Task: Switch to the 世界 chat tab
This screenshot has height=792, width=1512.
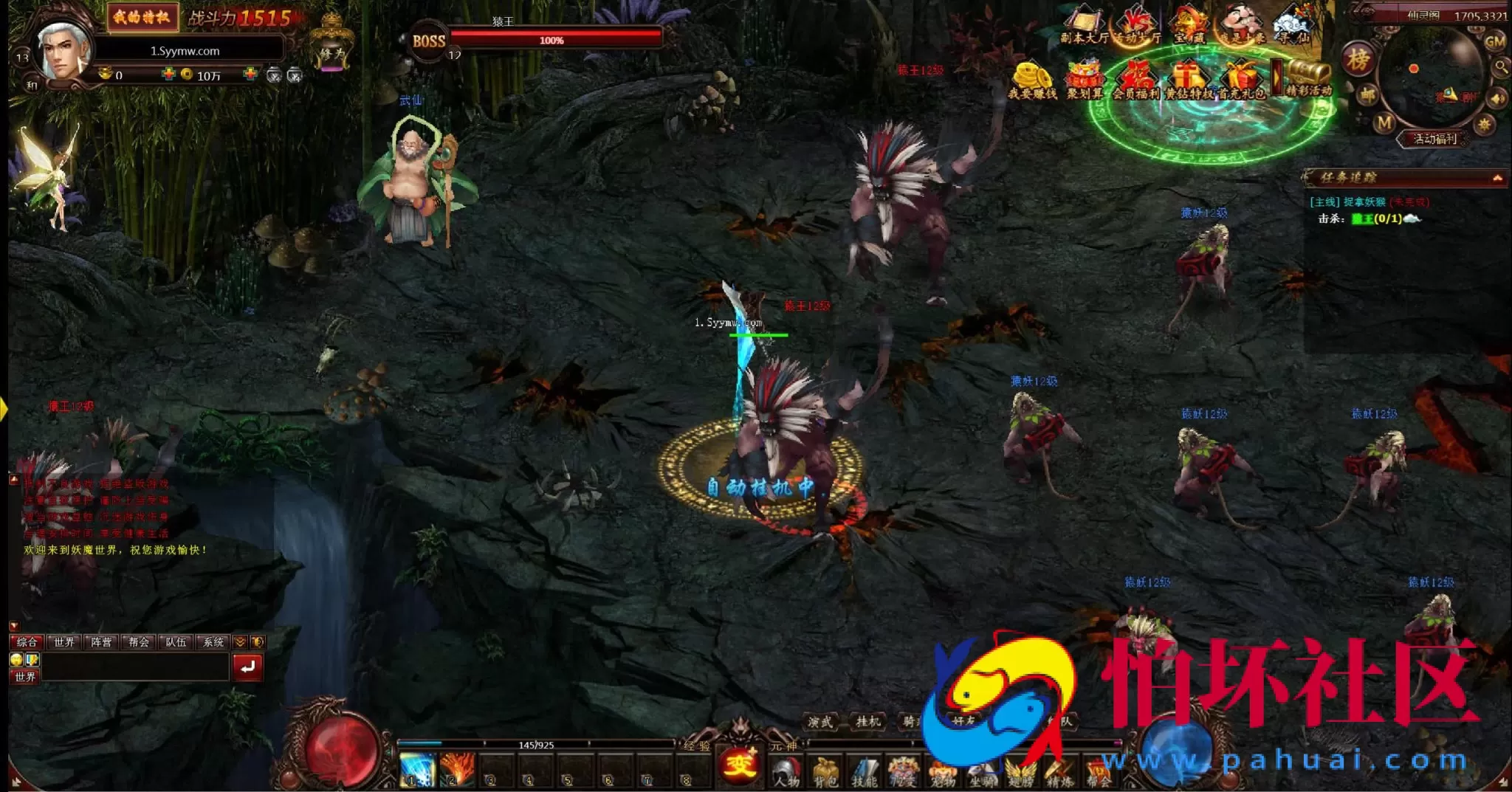Action: click(x=63, y=642)
